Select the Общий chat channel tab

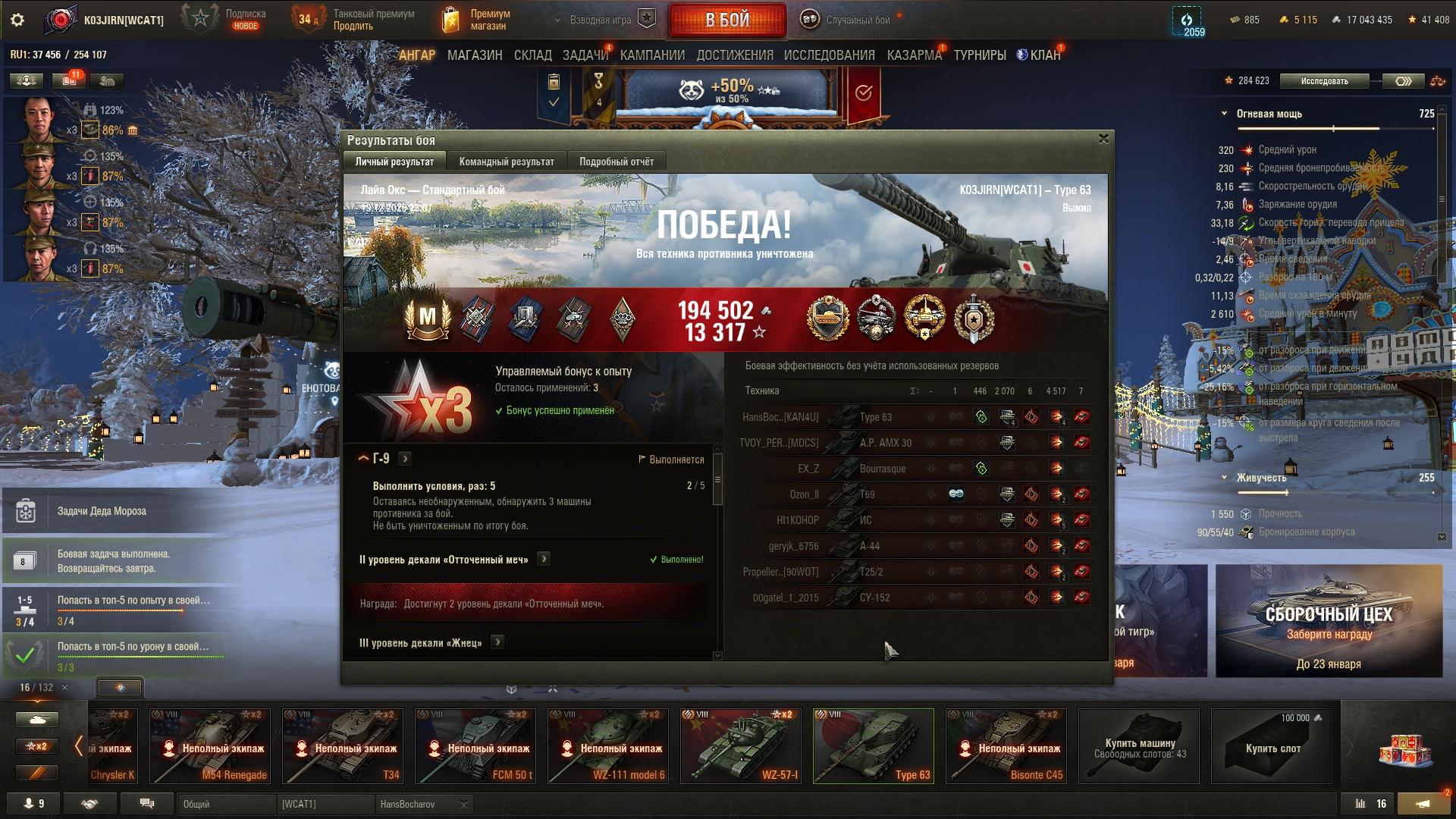(x=226, y=804)
